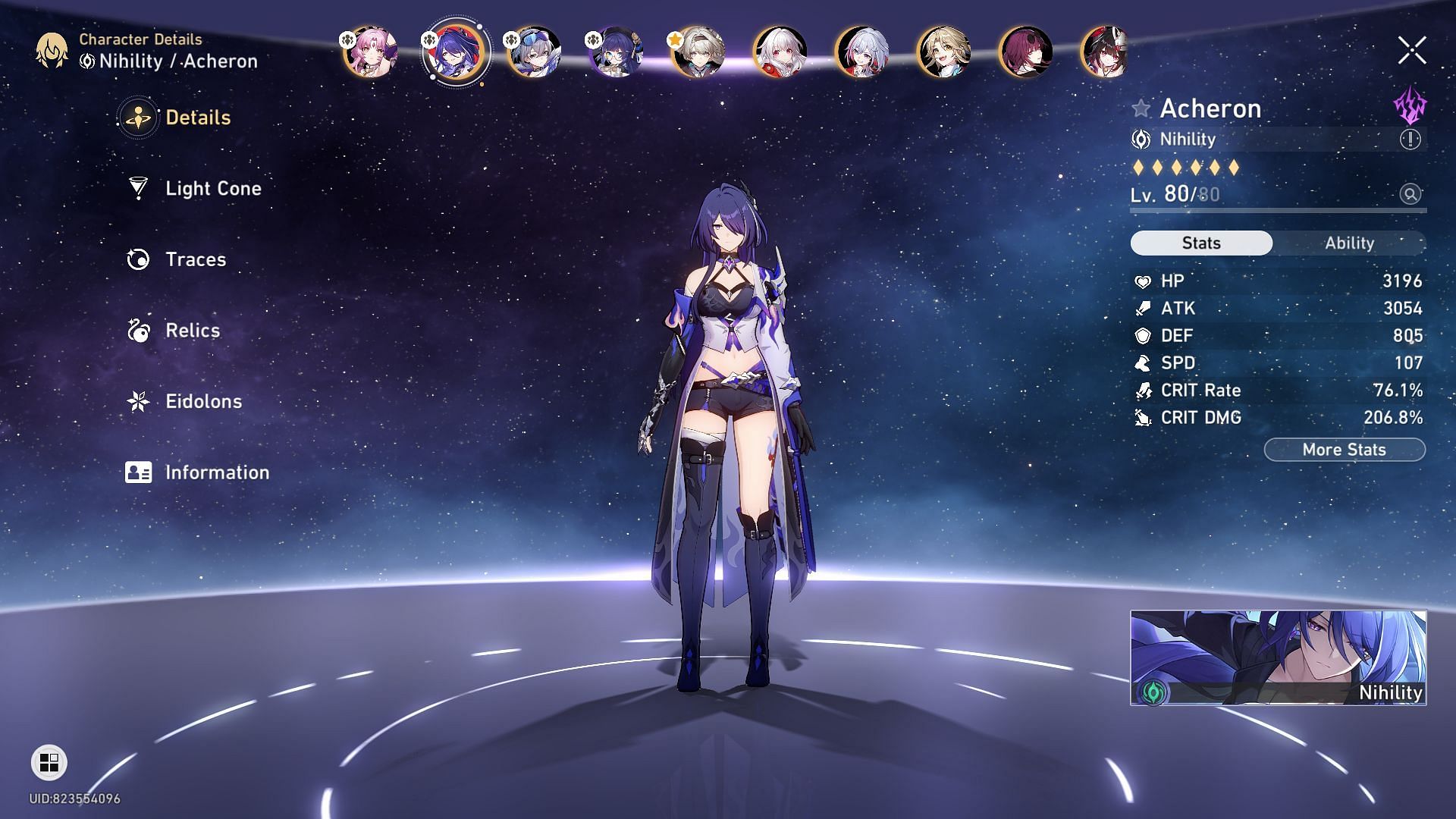View the Eidolons section

click(x=203, y=402)
